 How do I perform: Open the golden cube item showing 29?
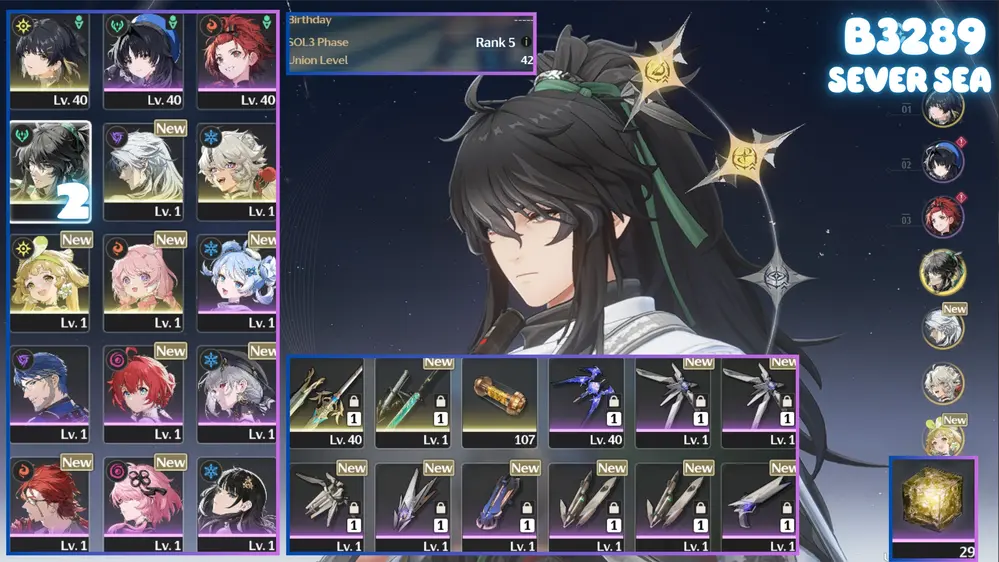932,506
